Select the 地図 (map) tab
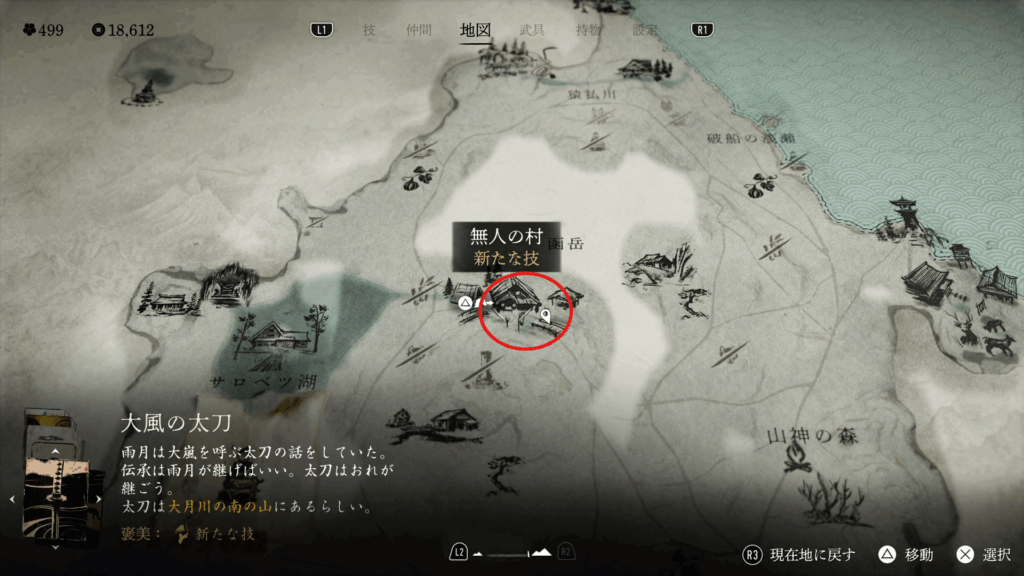Screen dimensions: 1024x576 point(475,30)
